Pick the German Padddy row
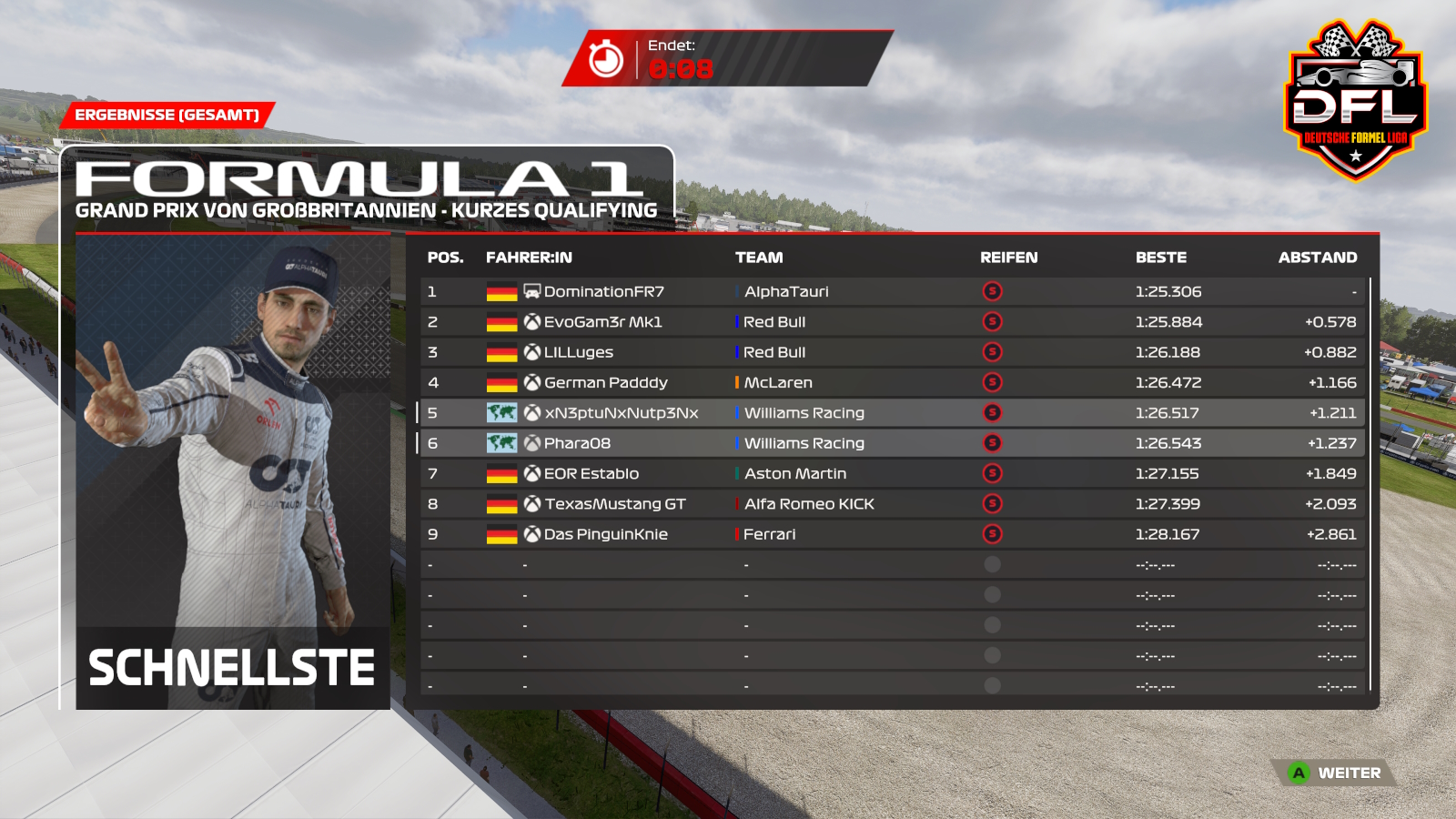Screen dimensions: 1456x819 click(605, 382)
